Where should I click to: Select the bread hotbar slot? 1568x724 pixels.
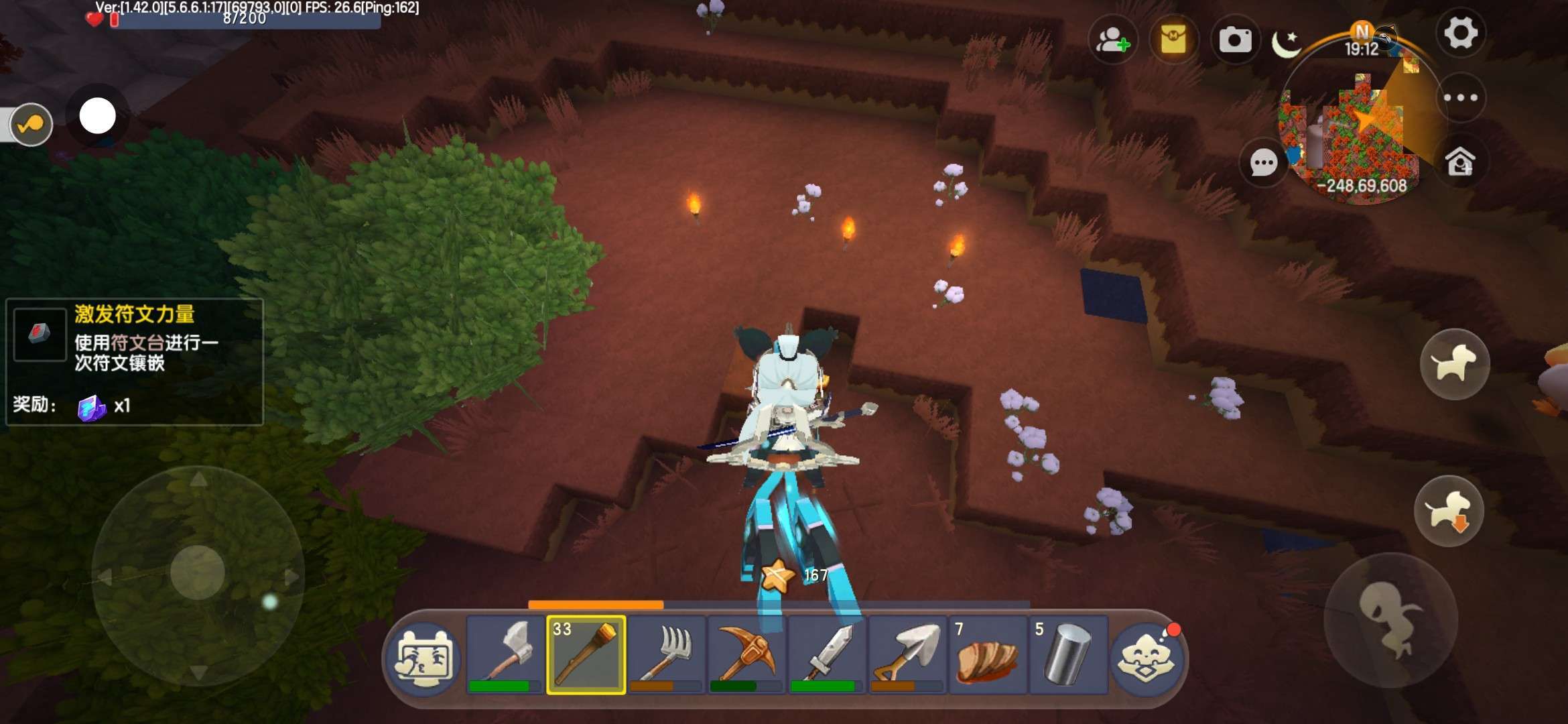point(988,655)
